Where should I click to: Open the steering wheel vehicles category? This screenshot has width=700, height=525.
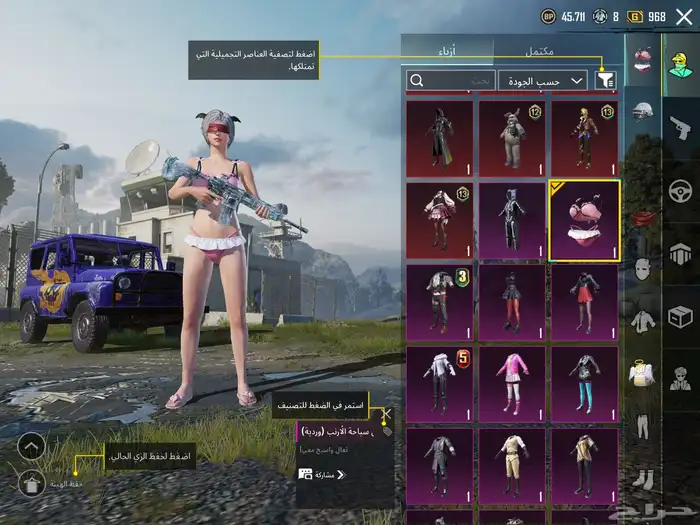tap(680, 190)
